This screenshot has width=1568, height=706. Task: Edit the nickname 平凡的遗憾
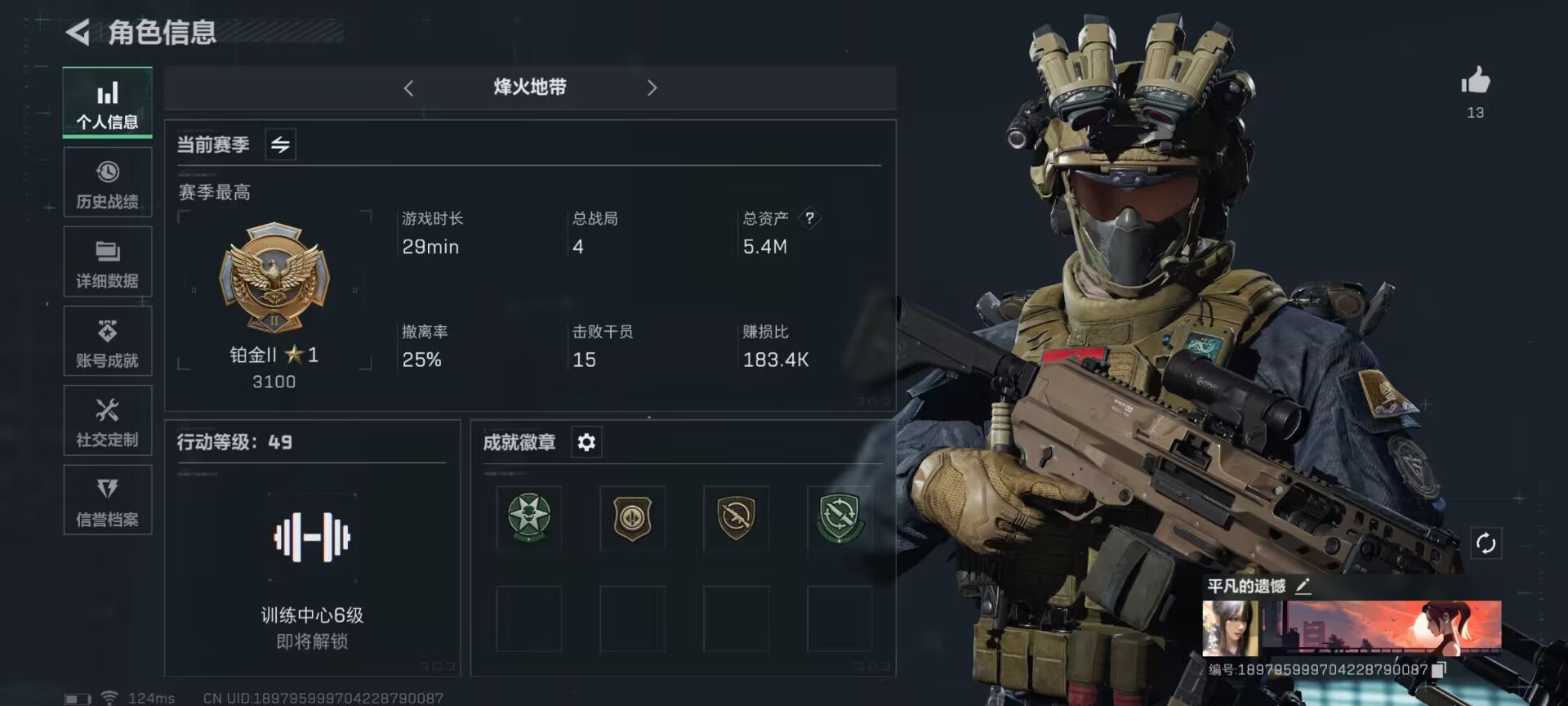pyautogui.click(x=1304, y=585)
